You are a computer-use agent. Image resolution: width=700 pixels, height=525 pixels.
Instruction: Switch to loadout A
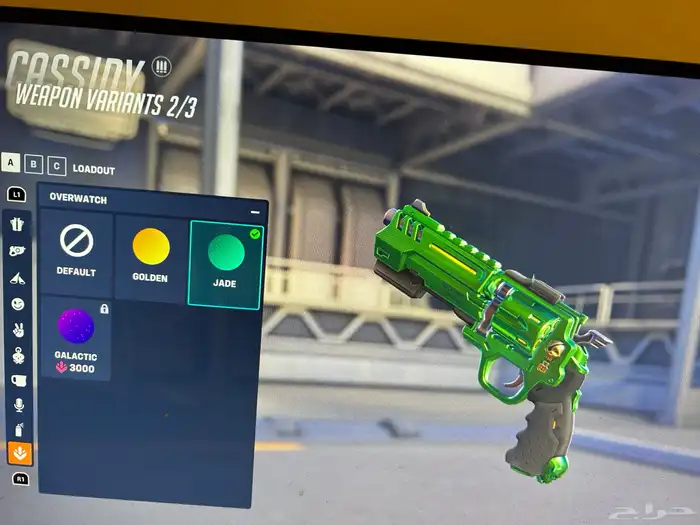click(10, 162)
